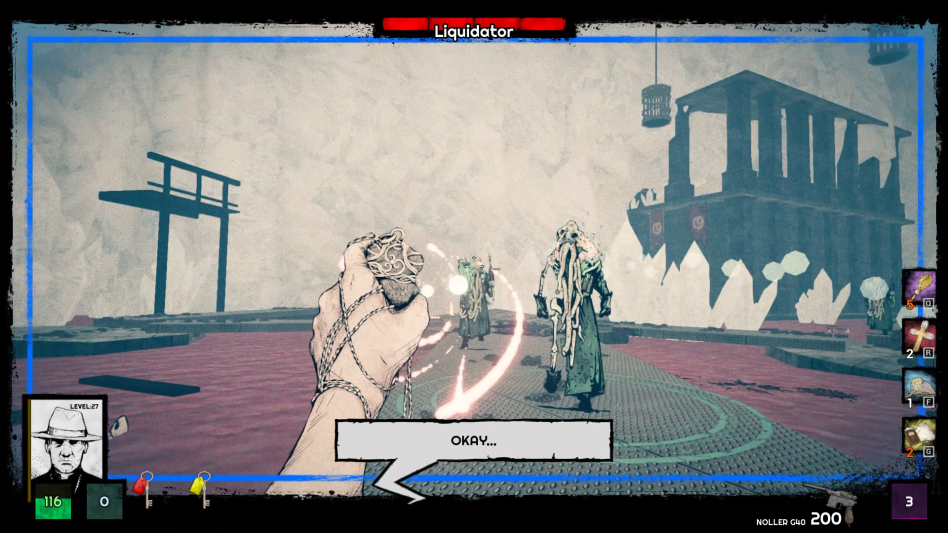Click the purple box showing 3
Screen dimensions: 948x533
point(909,501)
